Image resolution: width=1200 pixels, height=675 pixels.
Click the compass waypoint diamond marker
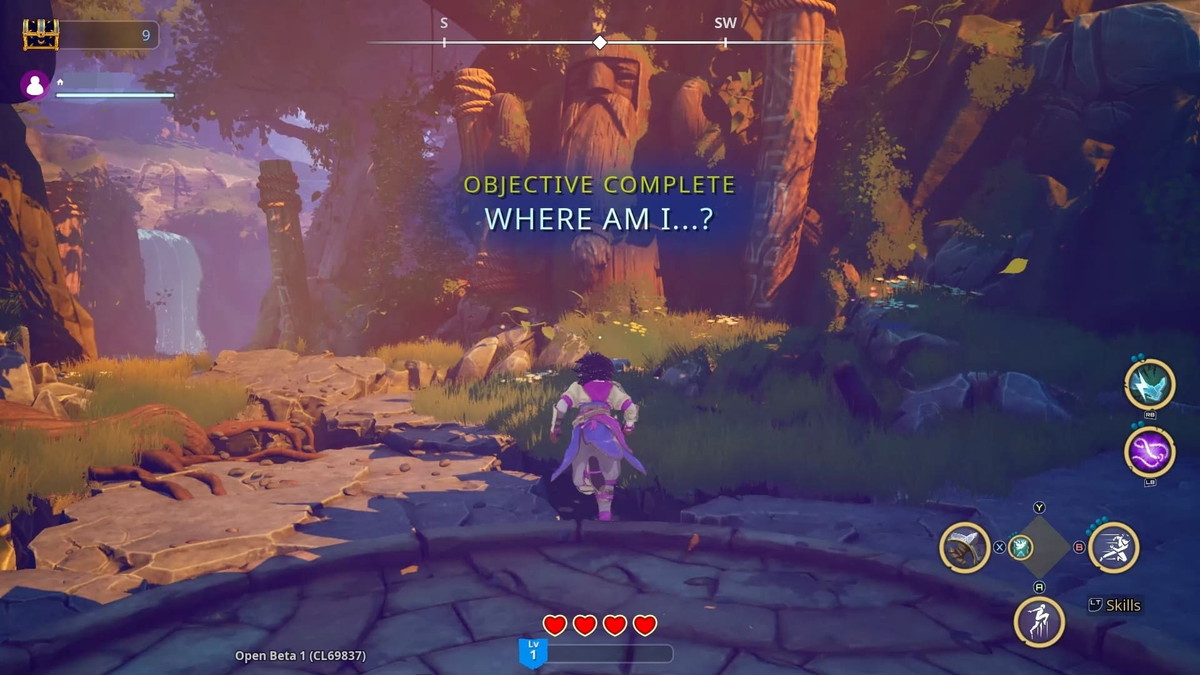(x=600, y=42)
